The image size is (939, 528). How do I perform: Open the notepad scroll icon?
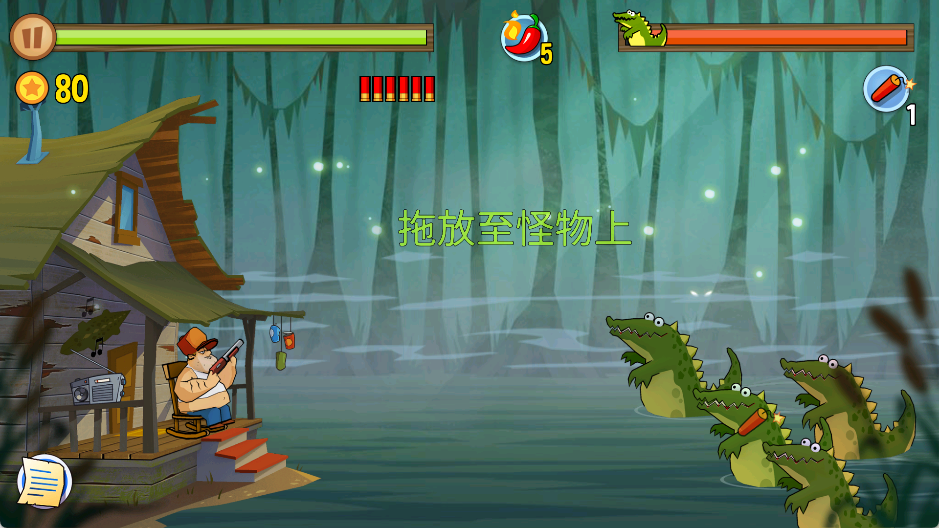44,481
